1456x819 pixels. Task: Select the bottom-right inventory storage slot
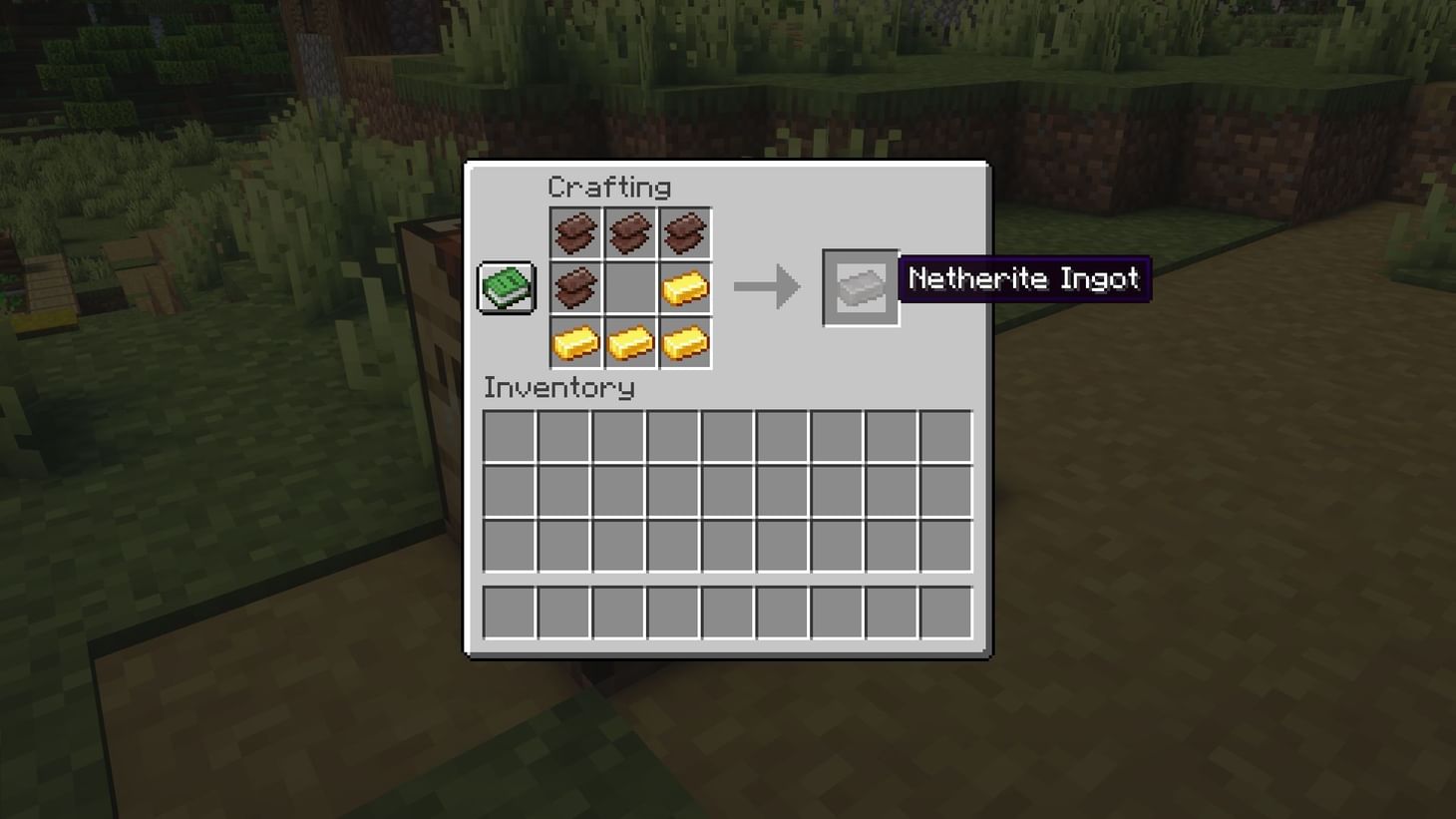click(944, 542)
